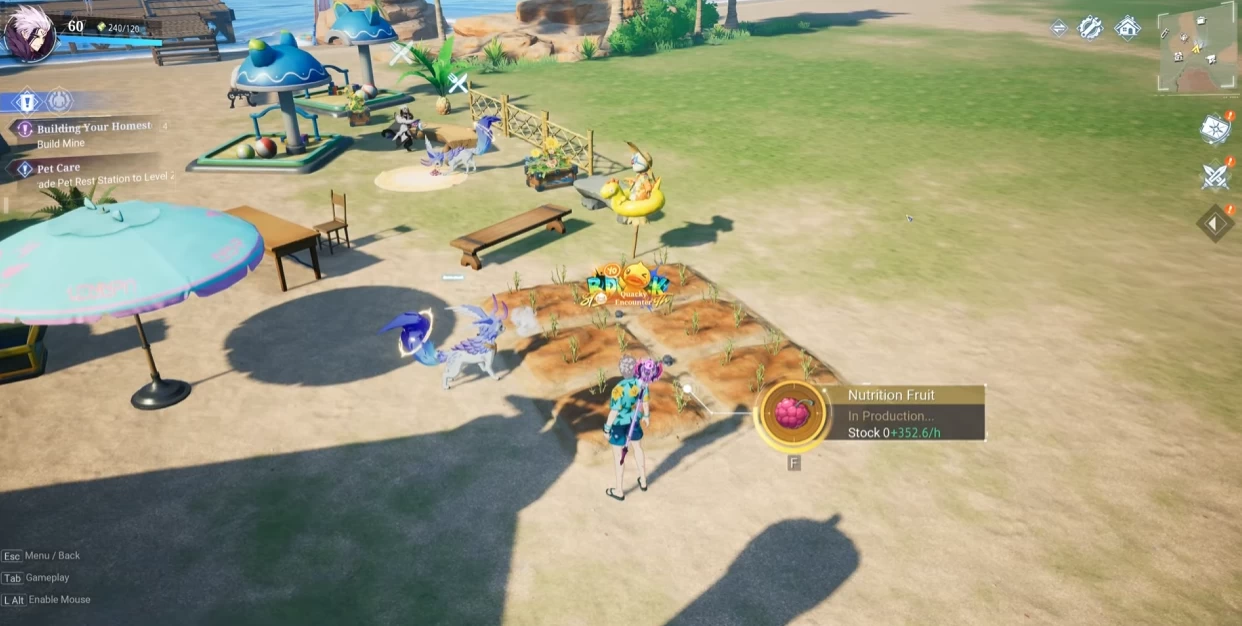
Task: Open the player avatar portrait
Action: pyautogui.click(x=29, y=33)
